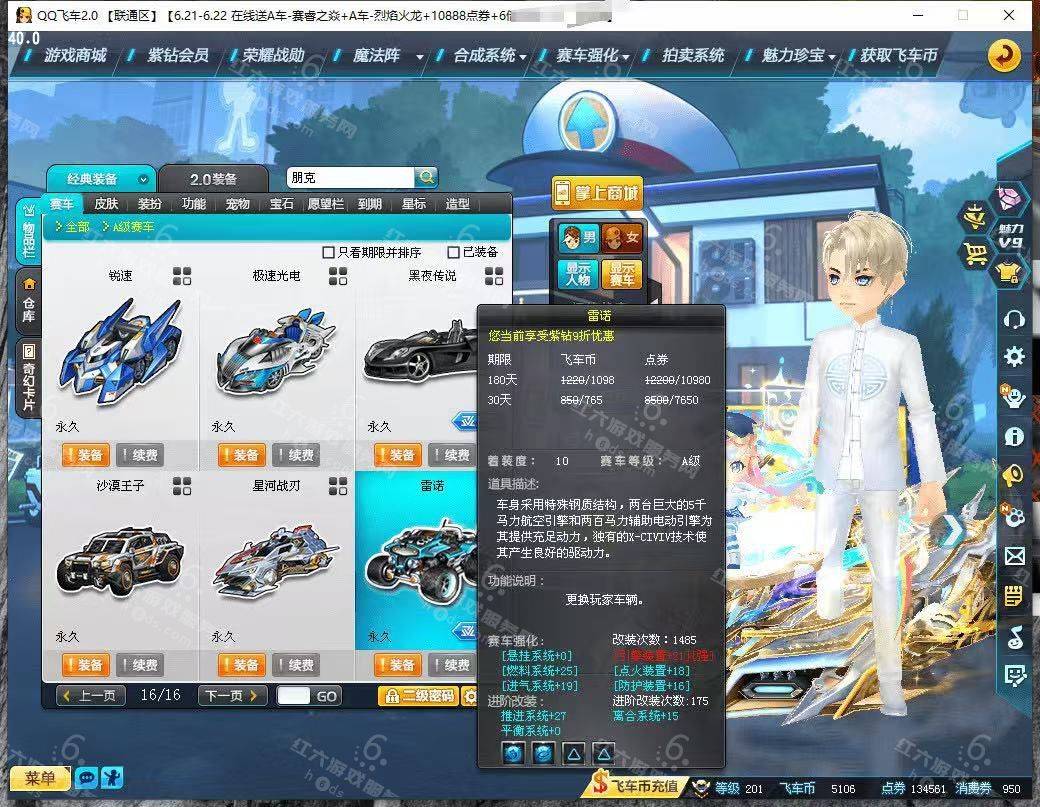Go to the next page 下一页
The width and height of the screenshot is (1040, 807).
[x=233, y=696]
